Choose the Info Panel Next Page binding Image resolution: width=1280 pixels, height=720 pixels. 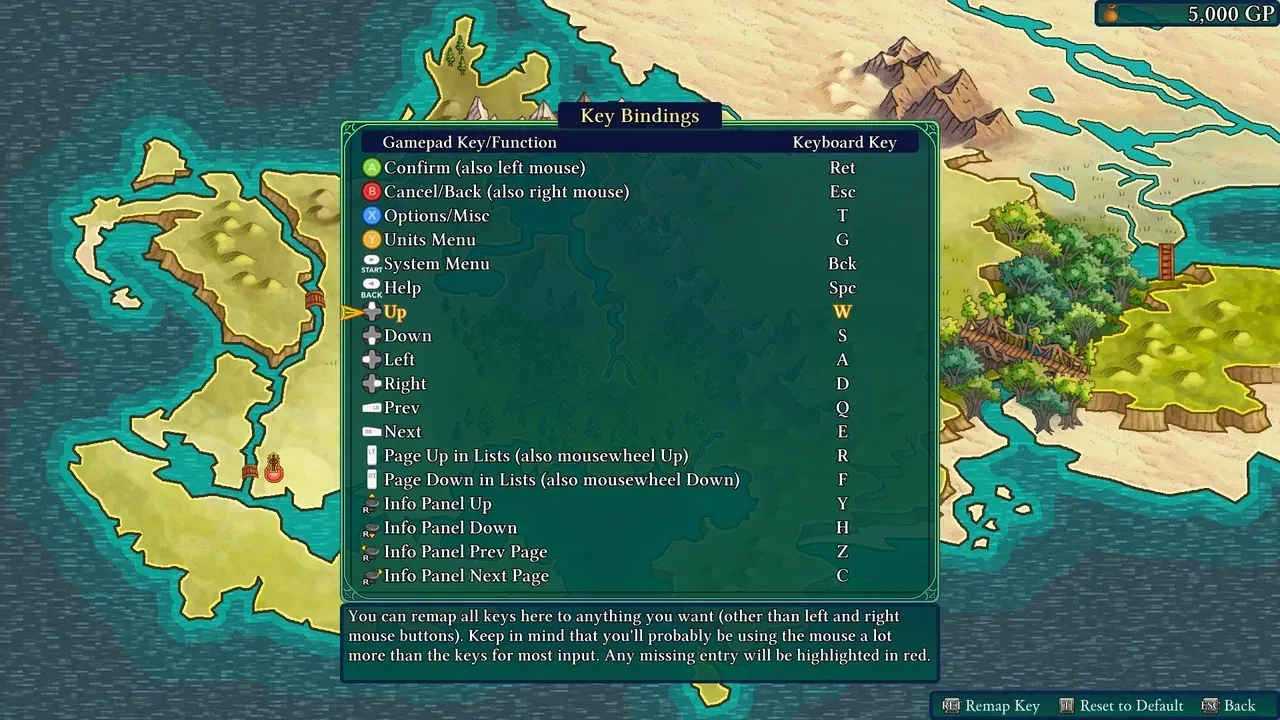click(466, 576)
